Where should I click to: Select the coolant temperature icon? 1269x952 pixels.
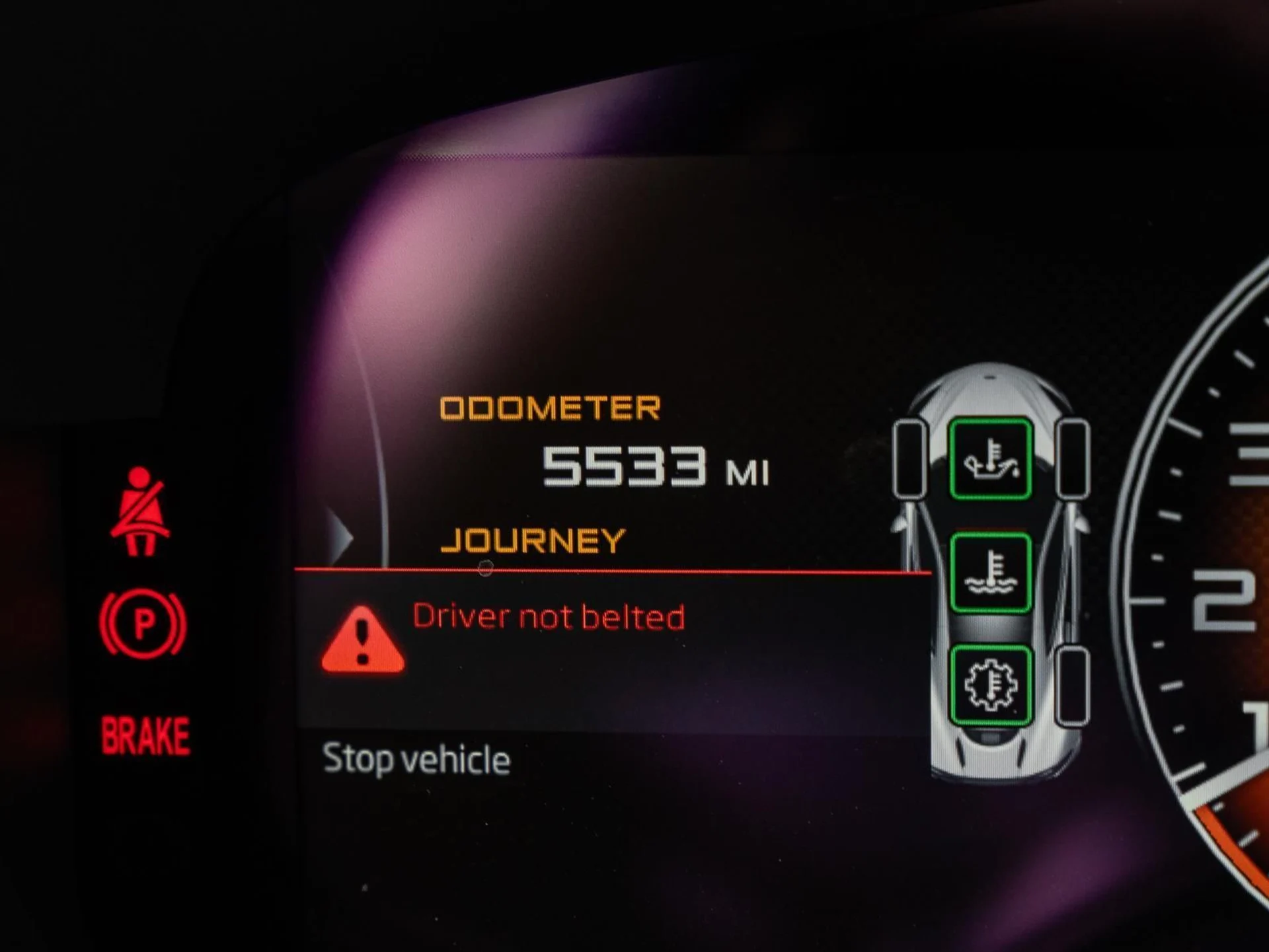pos(990,572)
